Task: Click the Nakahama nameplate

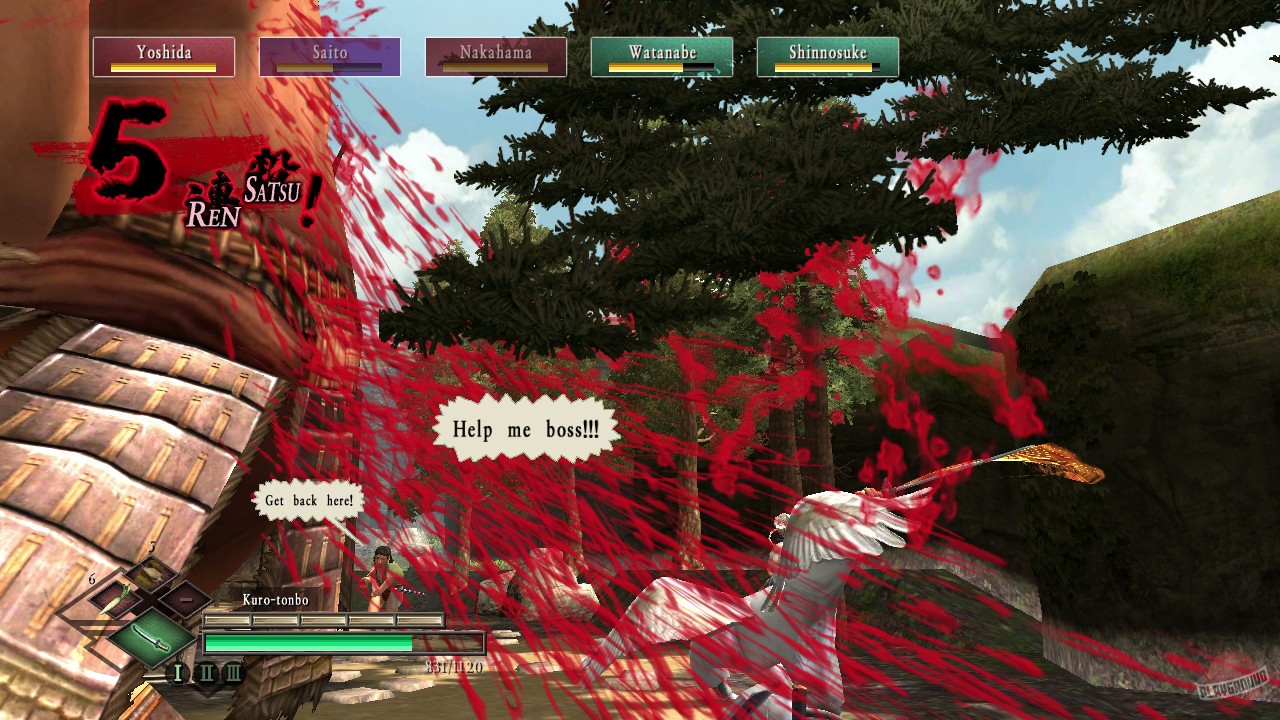Action: pos(496,56)
